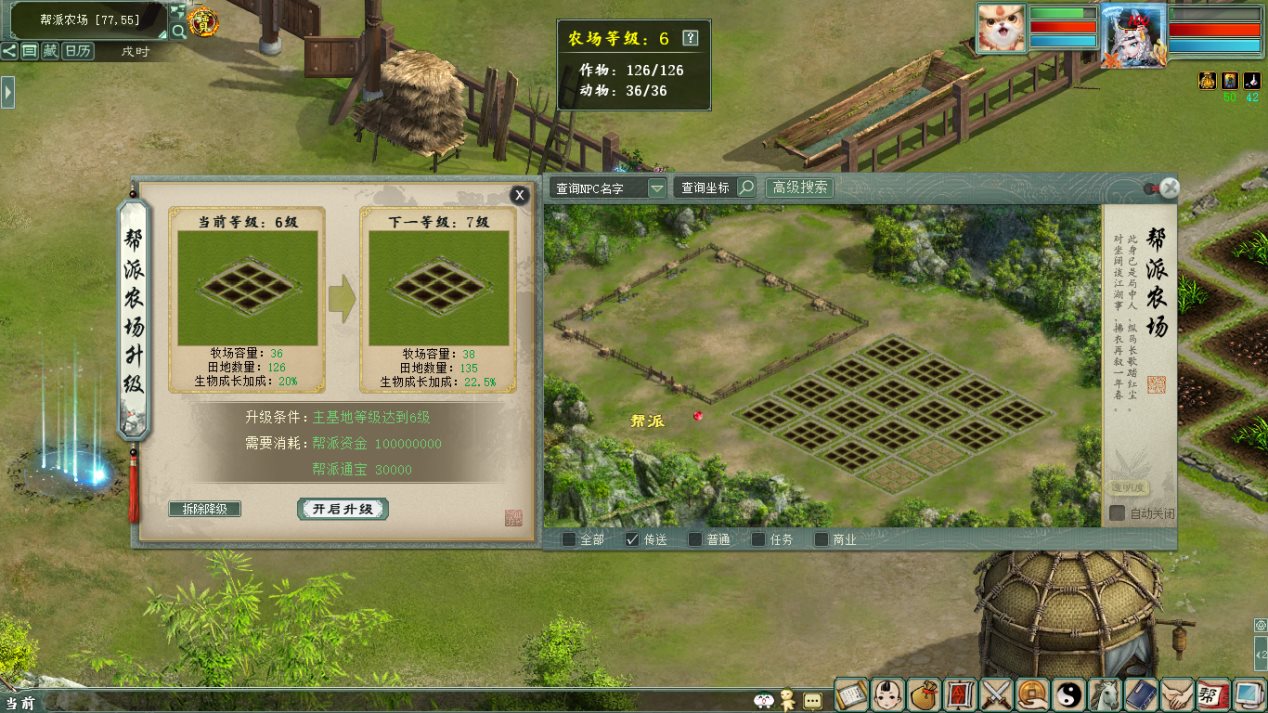Open the farm level help question mark
This screenshot has height=713, width=1268.
(690, 38)
